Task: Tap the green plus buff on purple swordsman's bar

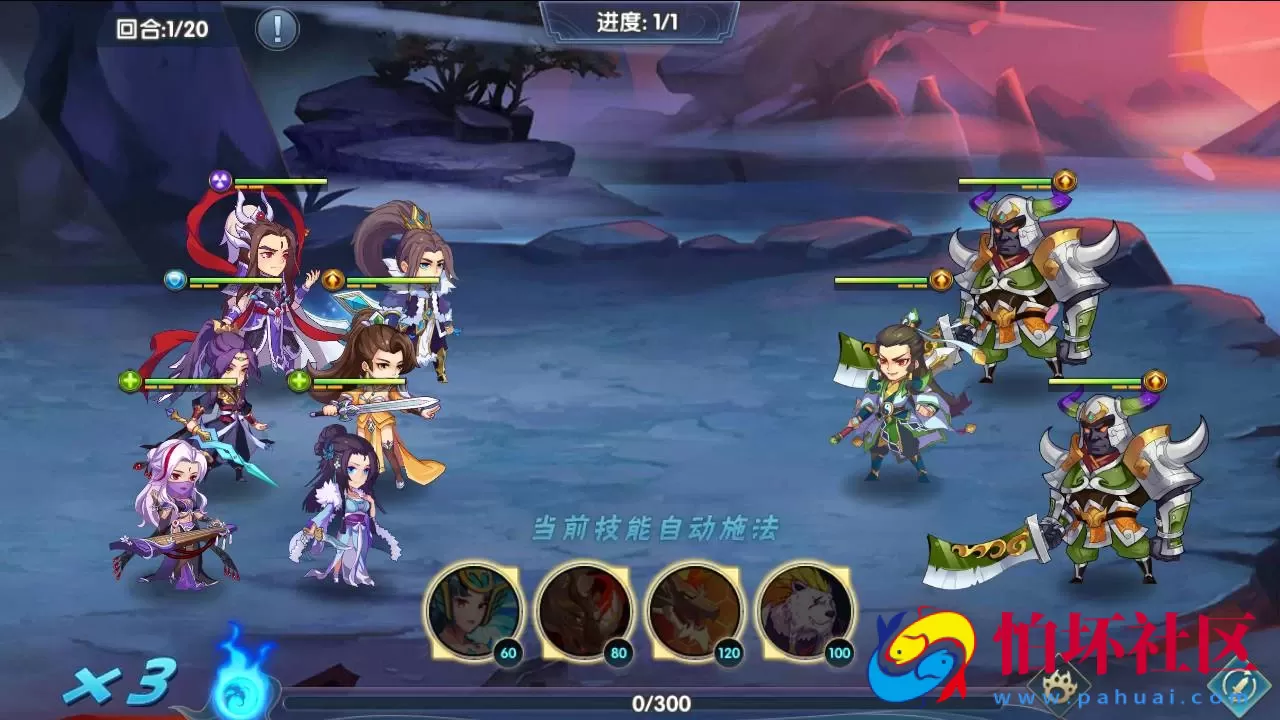Action: [128, 378]
